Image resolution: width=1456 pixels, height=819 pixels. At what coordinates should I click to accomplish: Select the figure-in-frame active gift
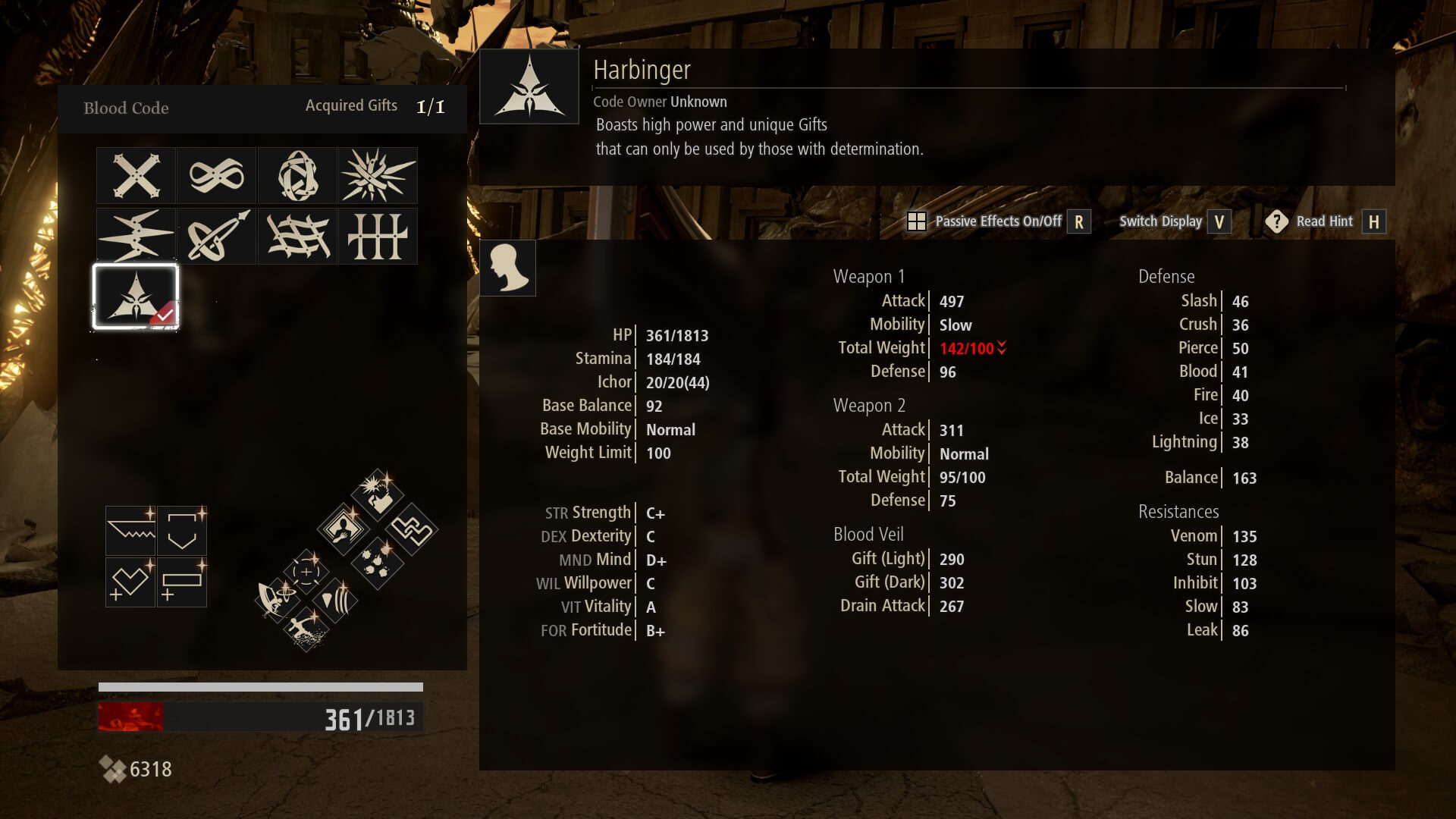click(x=343, y=528)
